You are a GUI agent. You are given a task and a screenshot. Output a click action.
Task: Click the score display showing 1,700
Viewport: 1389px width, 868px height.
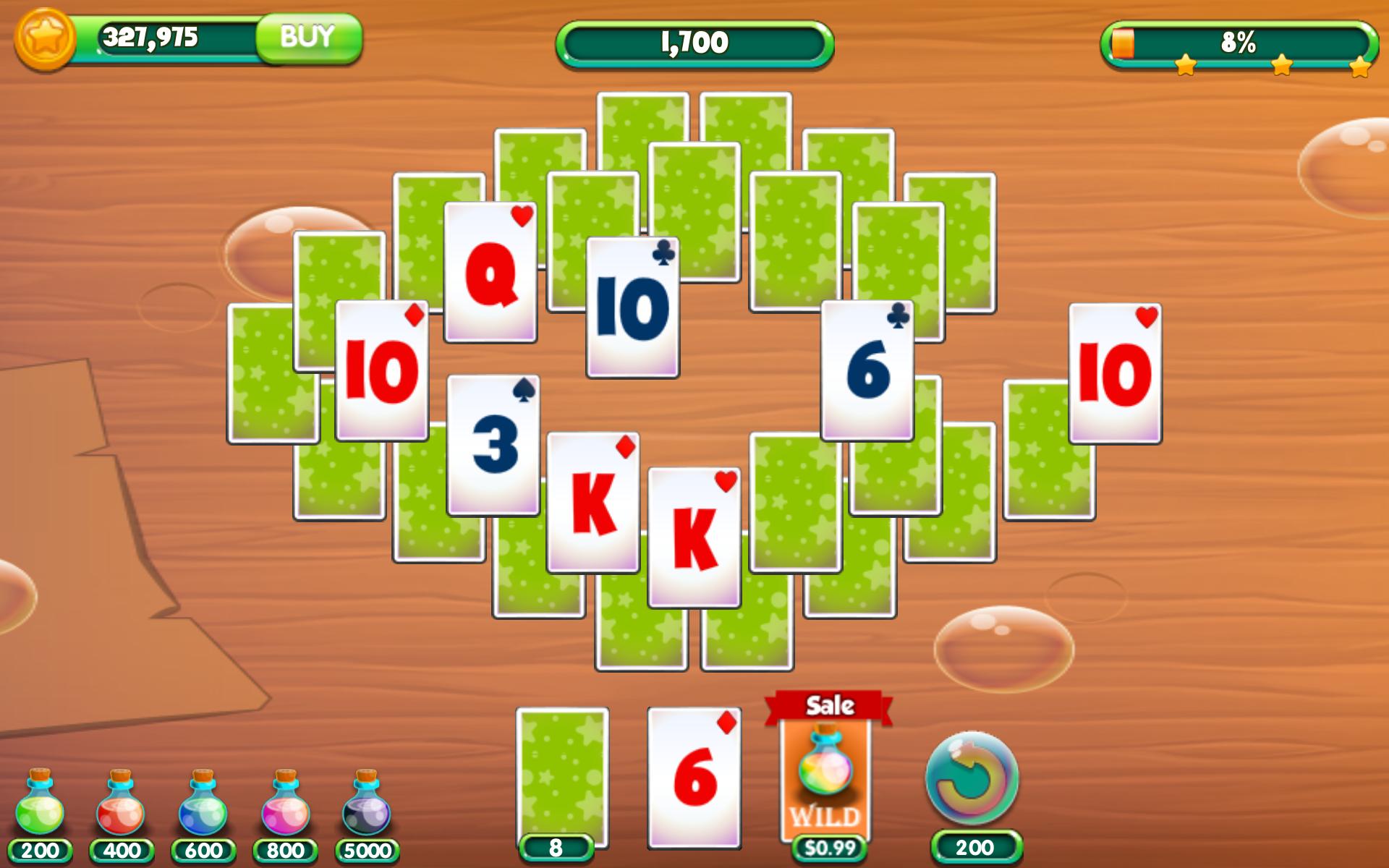(694, 42)
